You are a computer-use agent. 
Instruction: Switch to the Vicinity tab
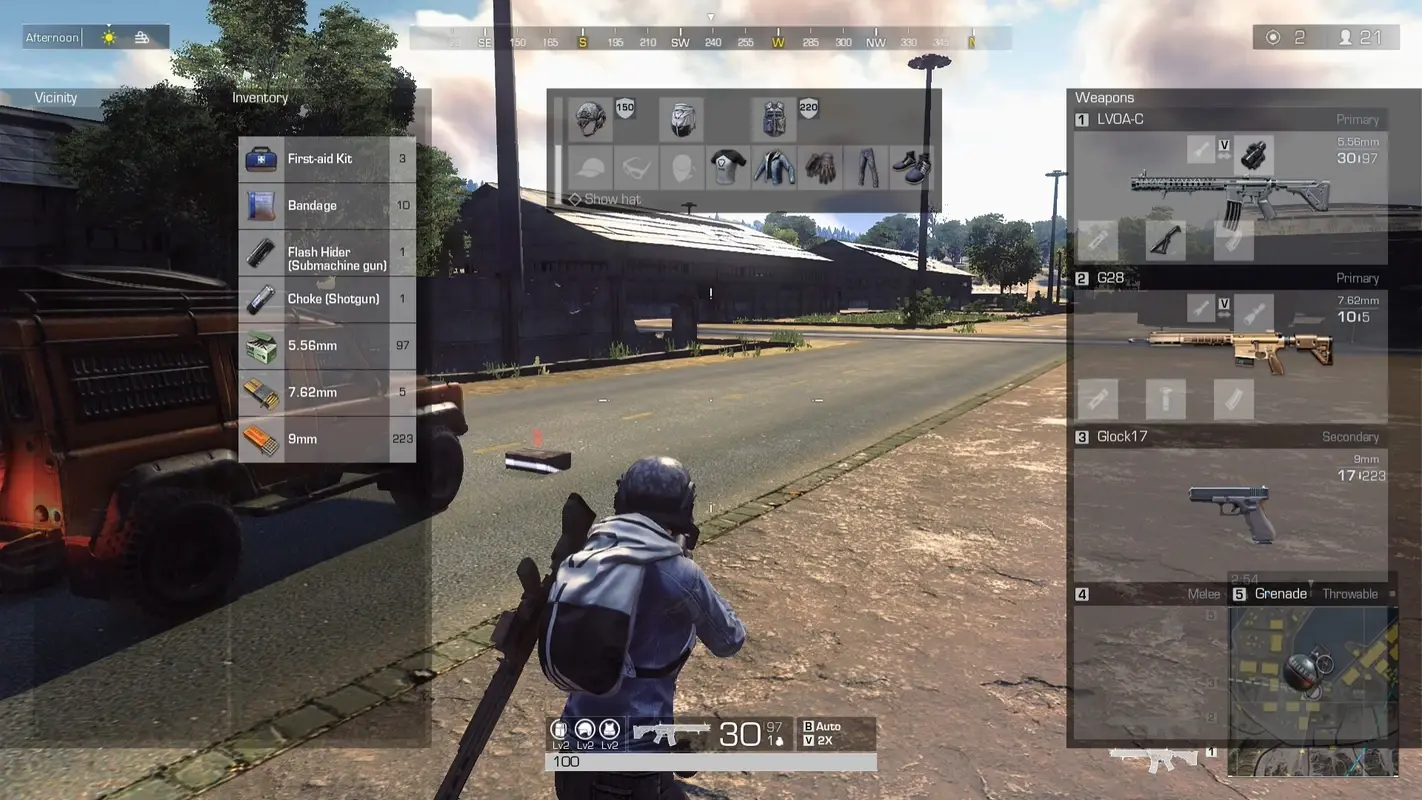tap(55, 97)
